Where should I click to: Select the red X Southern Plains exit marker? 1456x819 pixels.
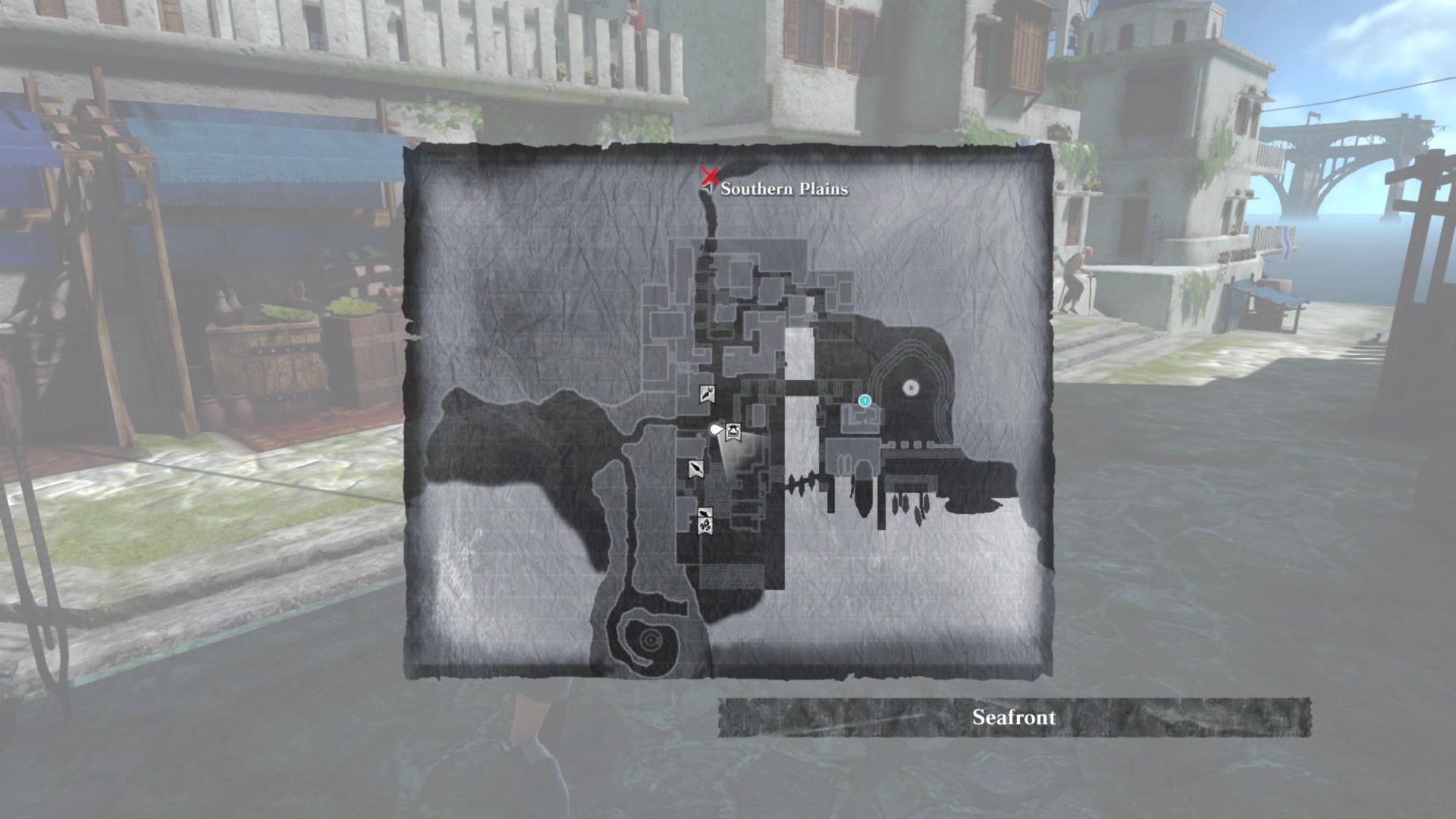(710, 177)
